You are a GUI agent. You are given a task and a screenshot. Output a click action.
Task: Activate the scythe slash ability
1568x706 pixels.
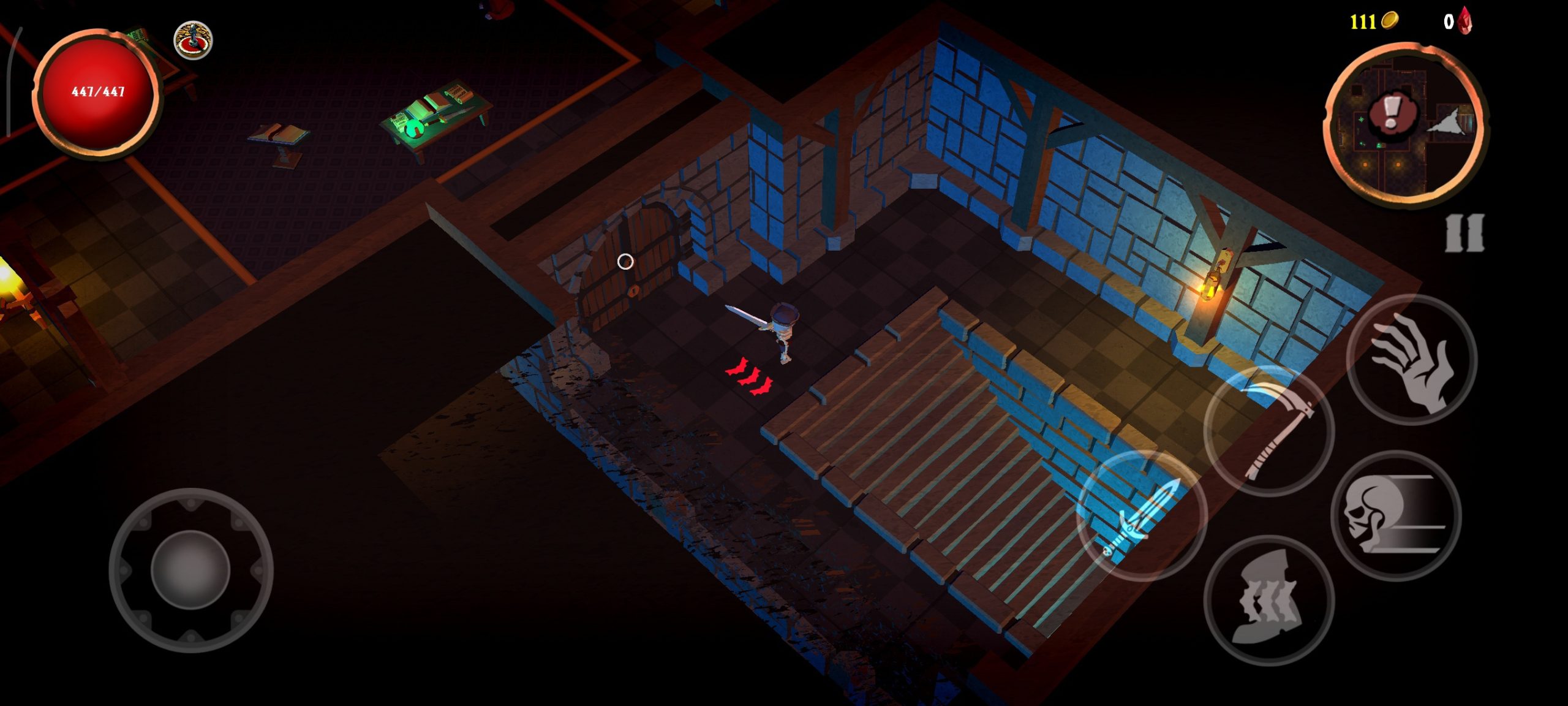[x=1269, y=431]
